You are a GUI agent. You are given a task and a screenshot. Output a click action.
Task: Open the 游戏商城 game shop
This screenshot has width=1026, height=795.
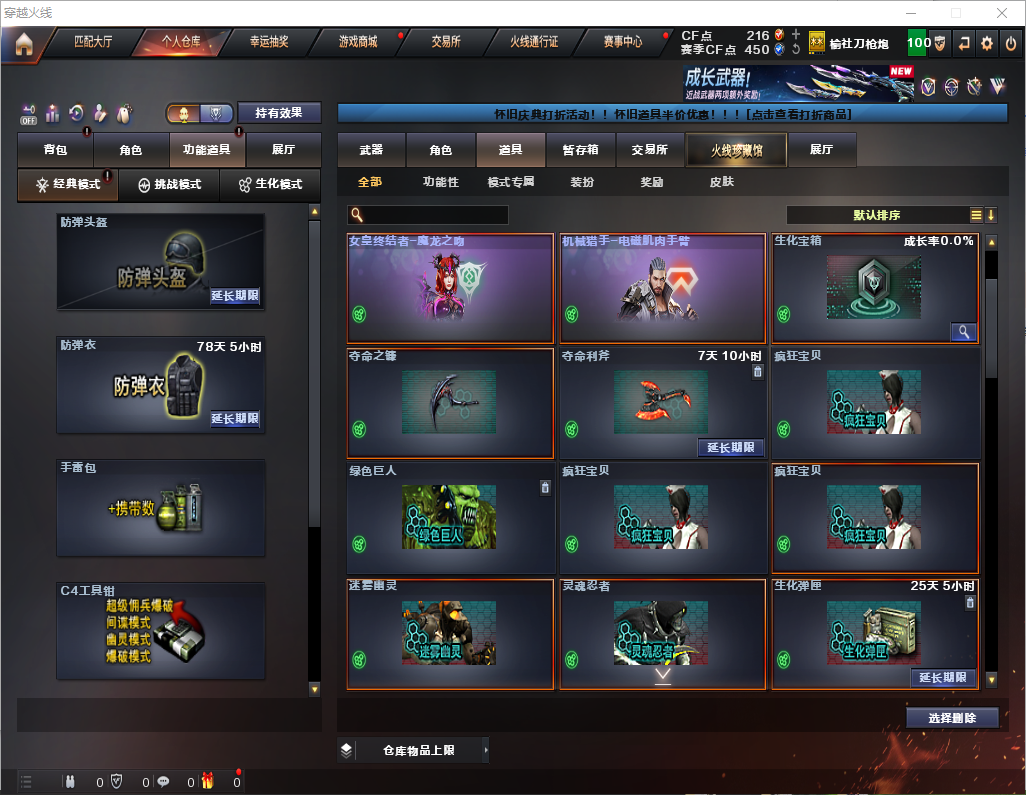tap(358, 42)
